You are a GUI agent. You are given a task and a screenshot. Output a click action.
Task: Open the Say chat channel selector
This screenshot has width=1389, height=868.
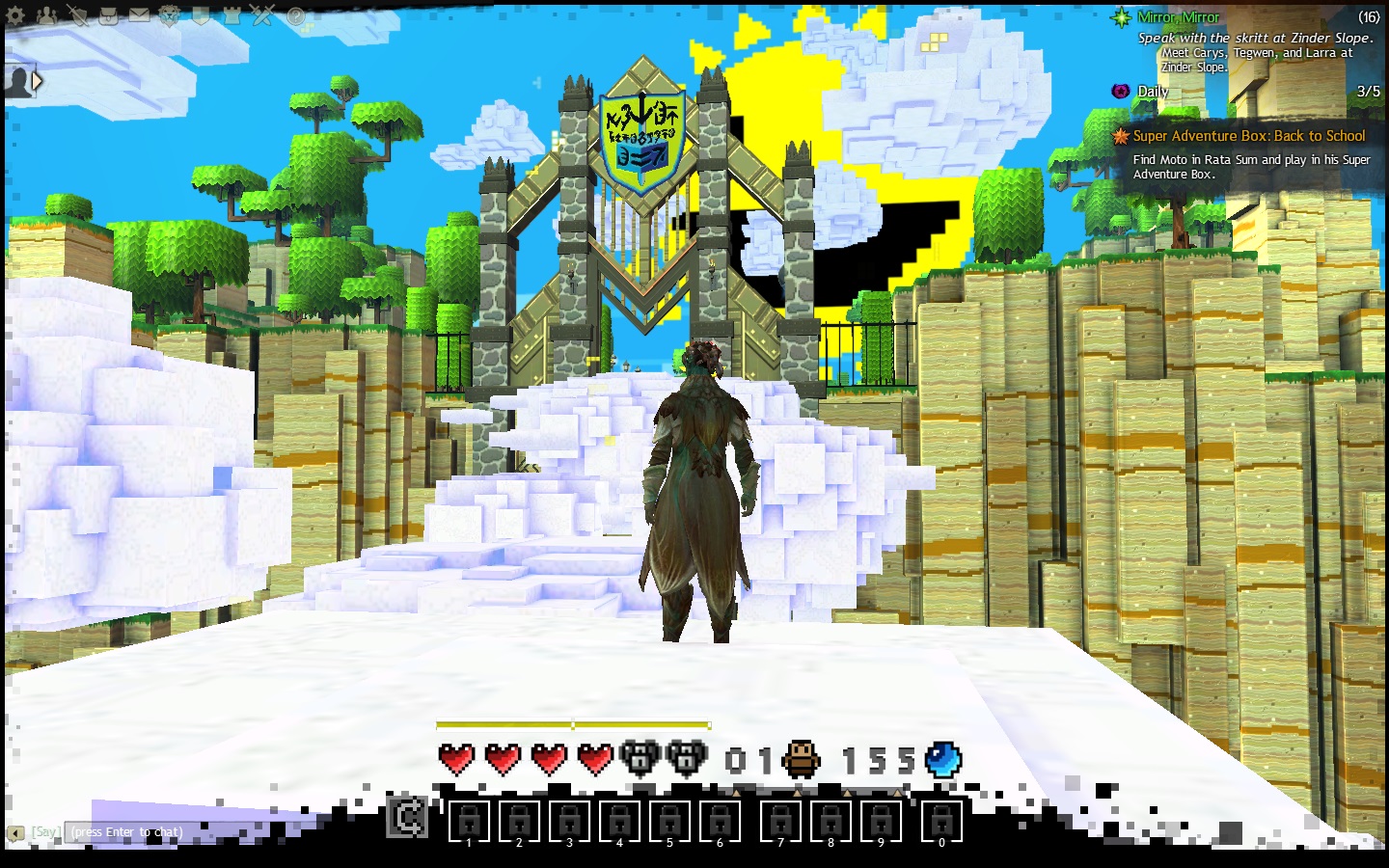pos(45,831)
